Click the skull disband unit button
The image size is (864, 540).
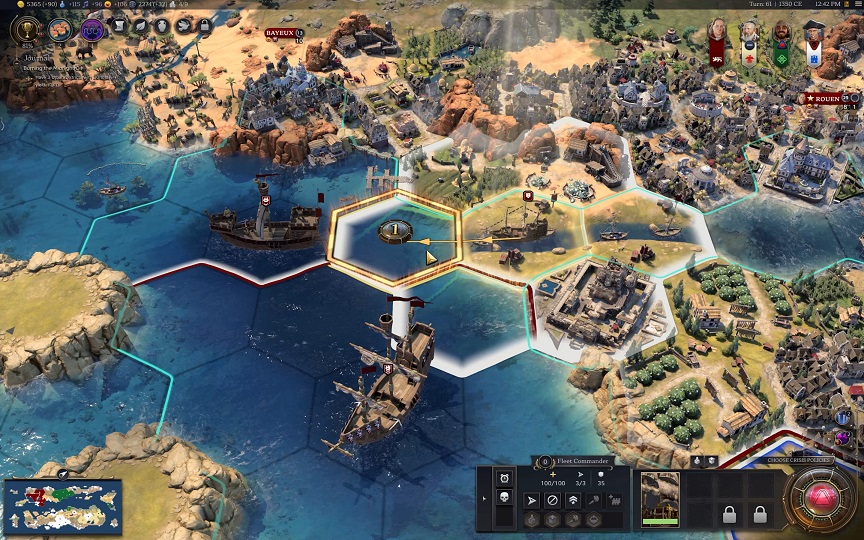click(504, 499)
